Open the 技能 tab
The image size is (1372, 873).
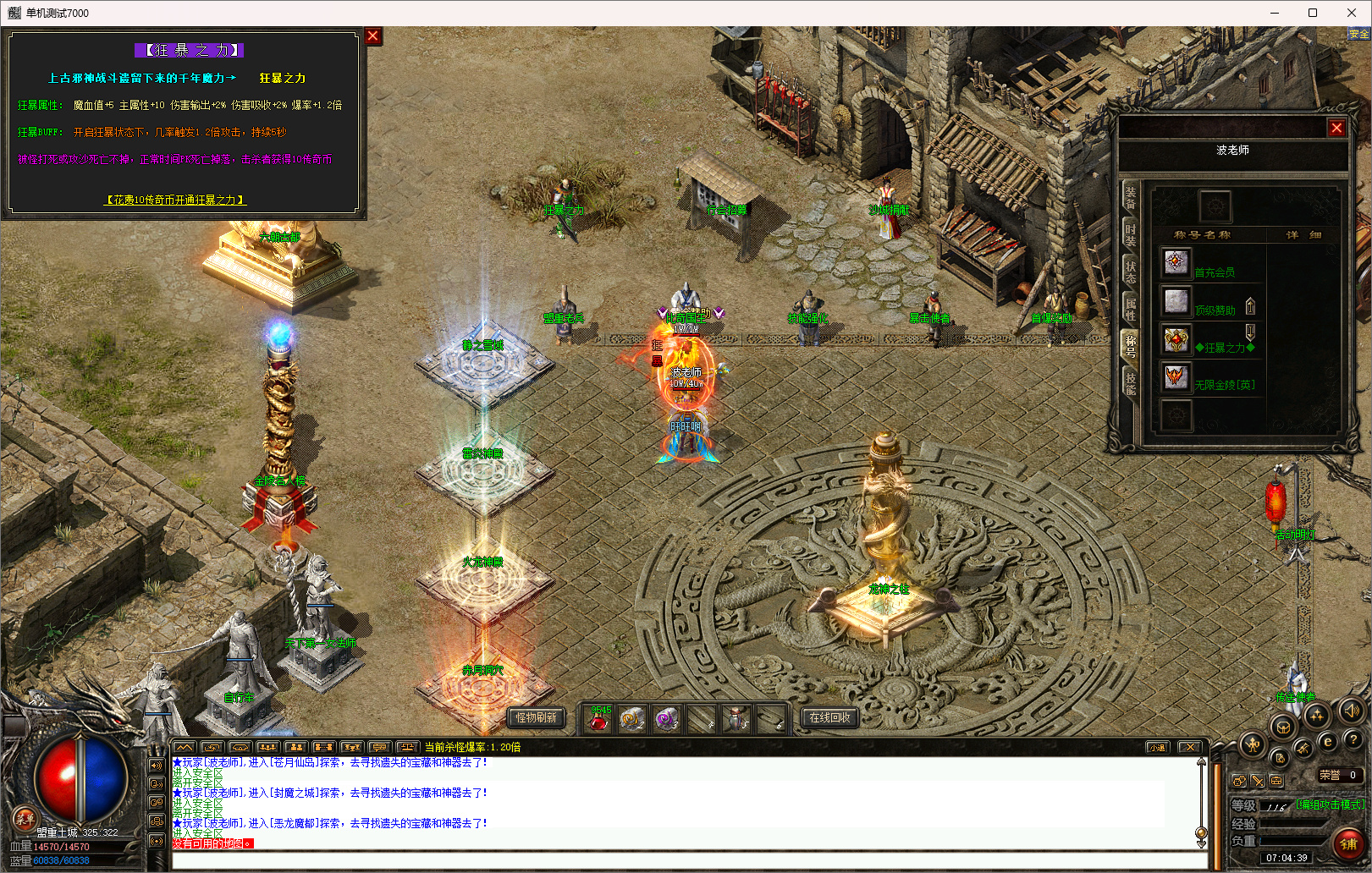[x=1130, y=383]
